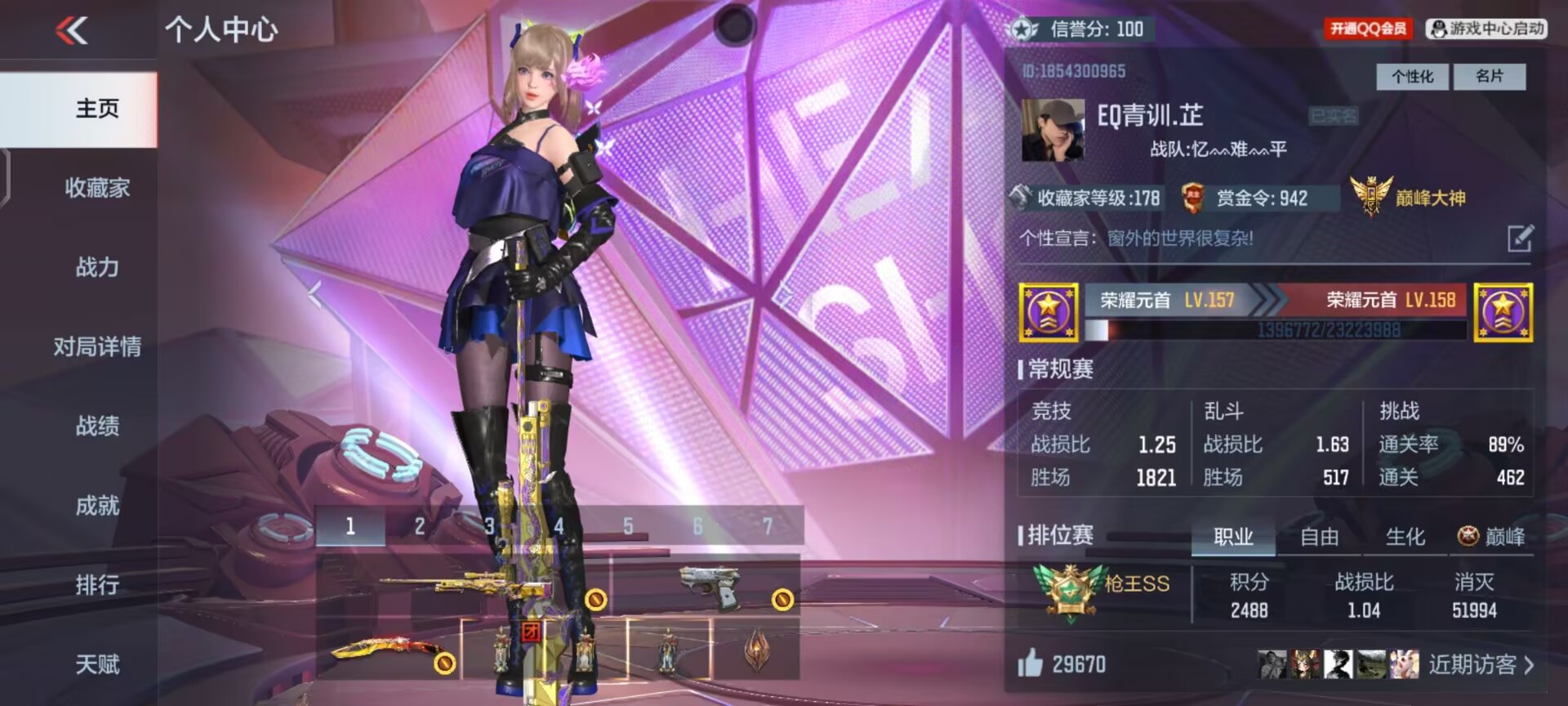Select the 天赋 talents entry
The height and width of the screenshot is (706, 1568).
[97, 664]
